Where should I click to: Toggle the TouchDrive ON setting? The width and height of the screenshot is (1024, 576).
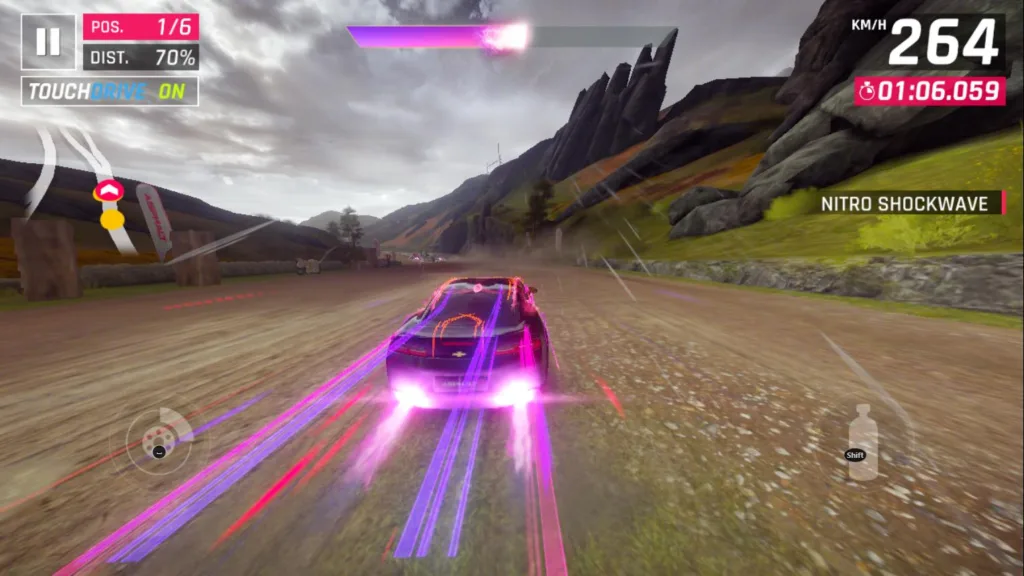click(x=110, y=92)
